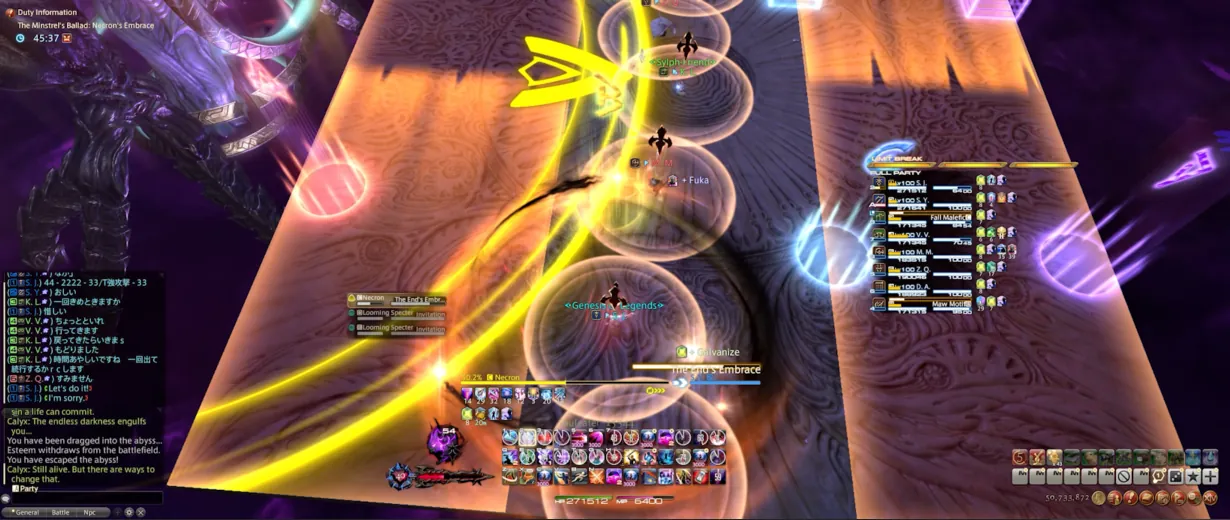
Task: Open the Duty Information header
Action: tap(47, 12)
